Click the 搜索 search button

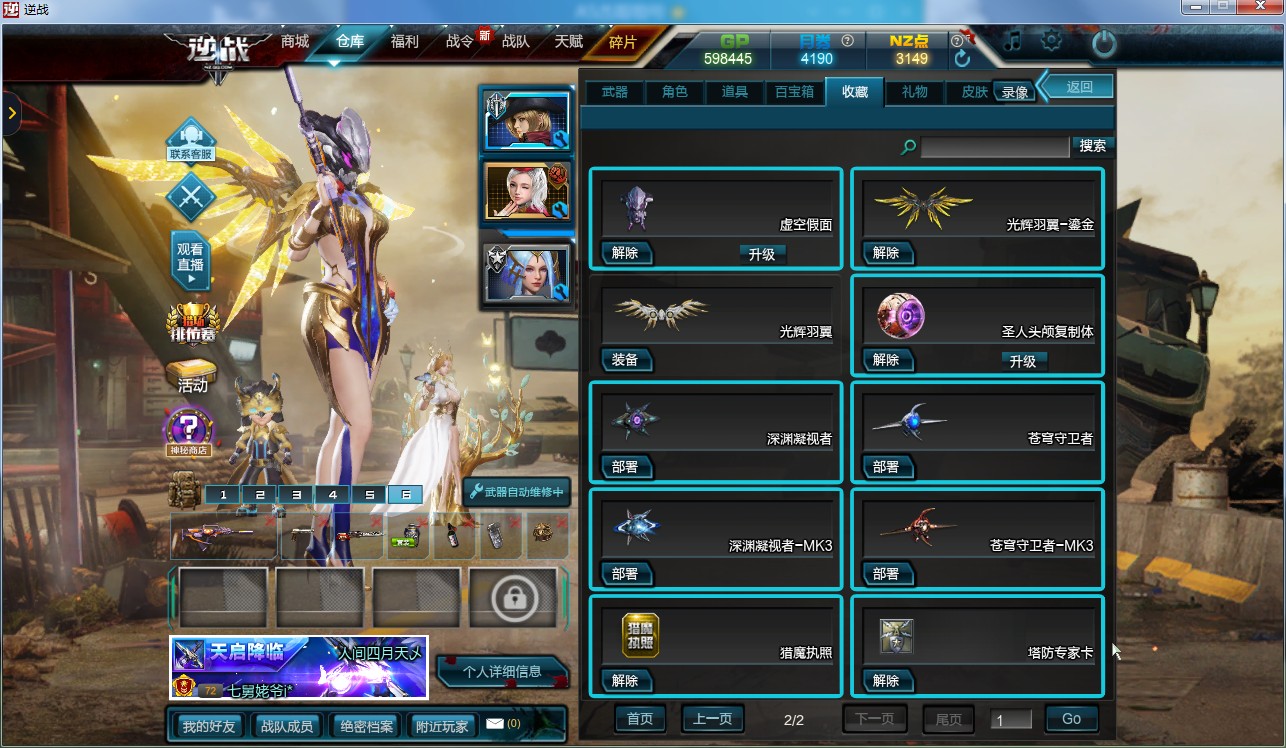(1093, 146)
